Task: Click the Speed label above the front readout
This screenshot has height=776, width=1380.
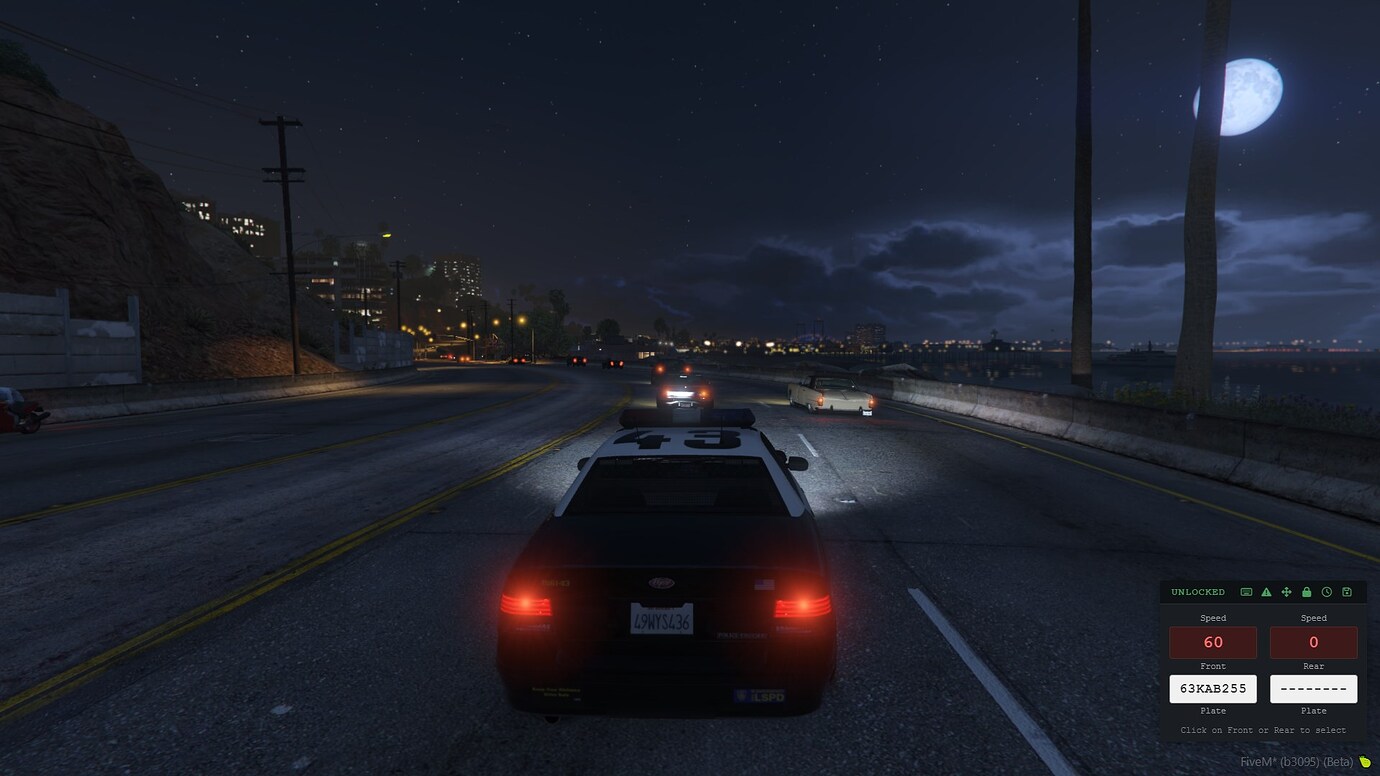Action: (1212, 617)
